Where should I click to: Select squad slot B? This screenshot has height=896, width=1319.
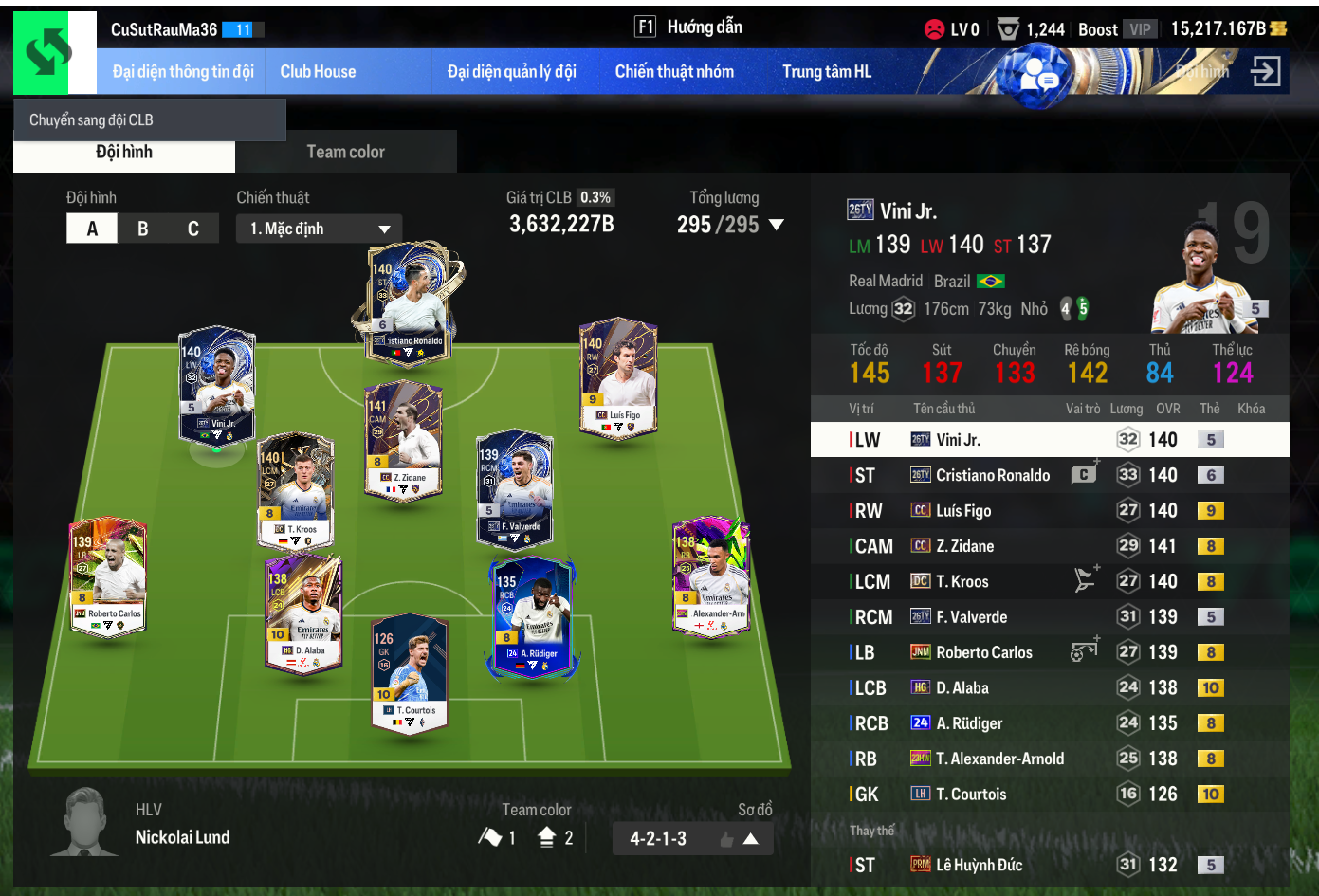pyautogui.click(x=143, y=229)
